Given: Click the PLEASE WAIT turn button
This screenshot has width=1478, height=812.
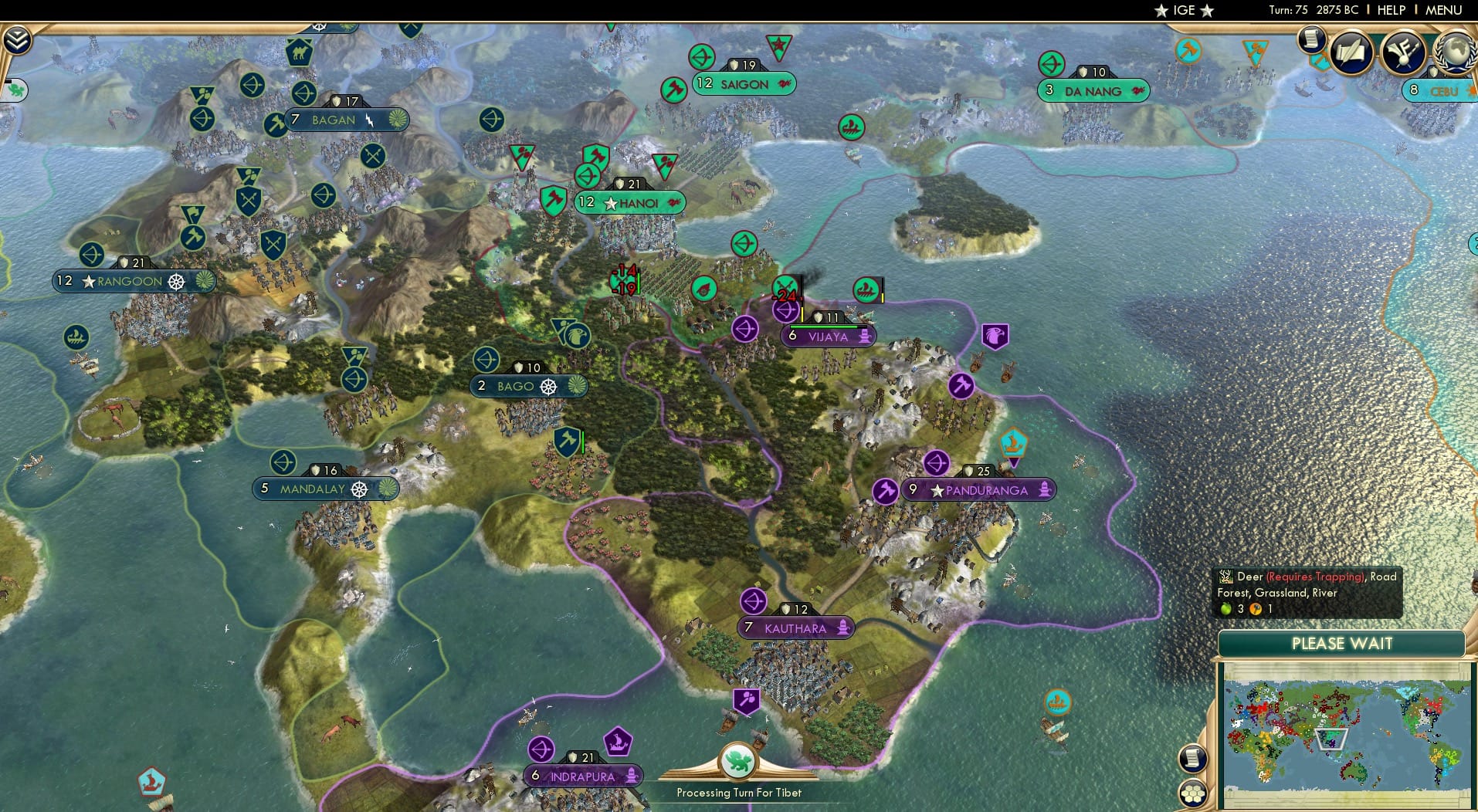Looking at the screenshot, I should (x=1341, y=644).
